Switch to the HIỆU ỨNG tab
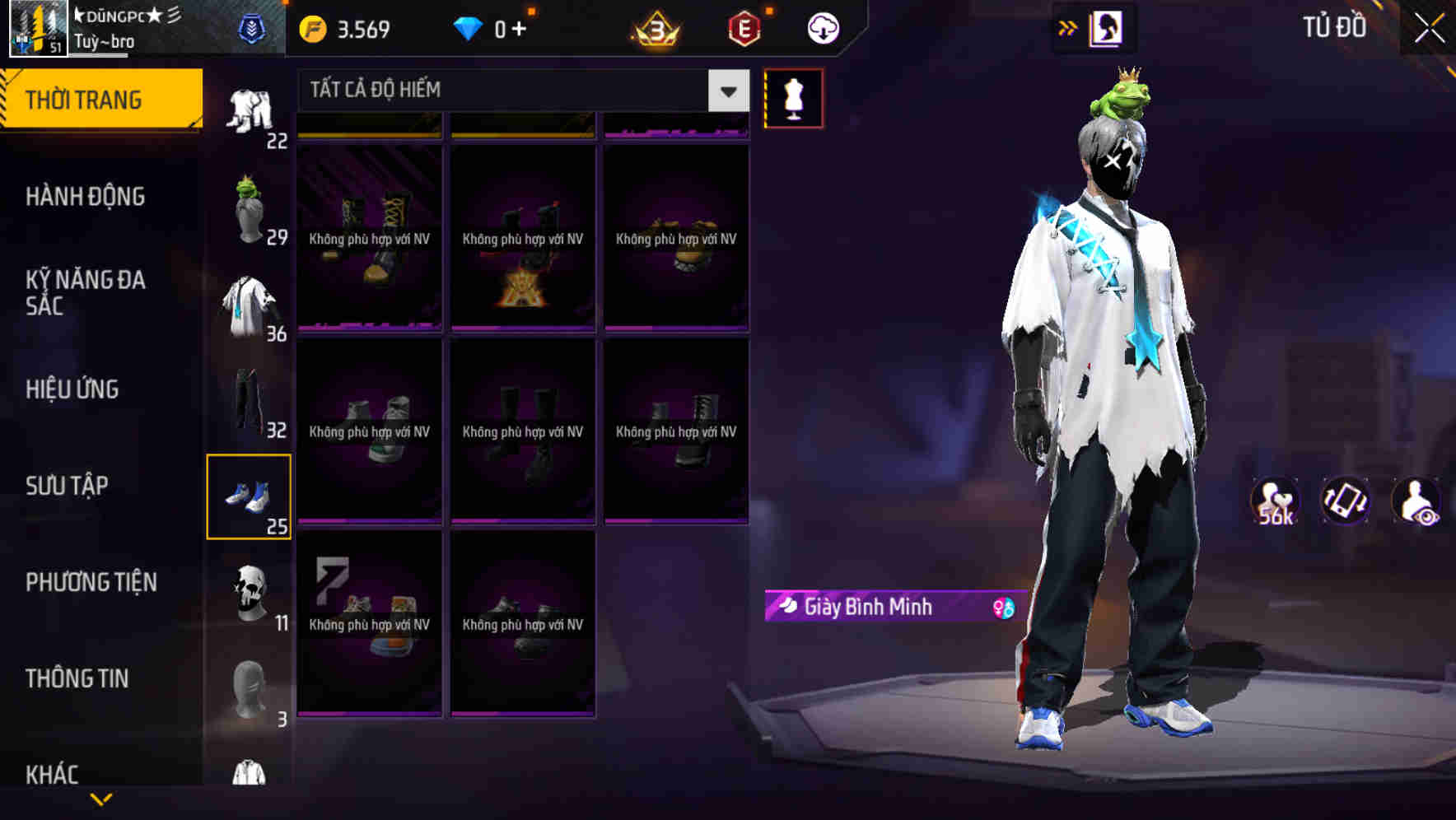 pos(73,389)
